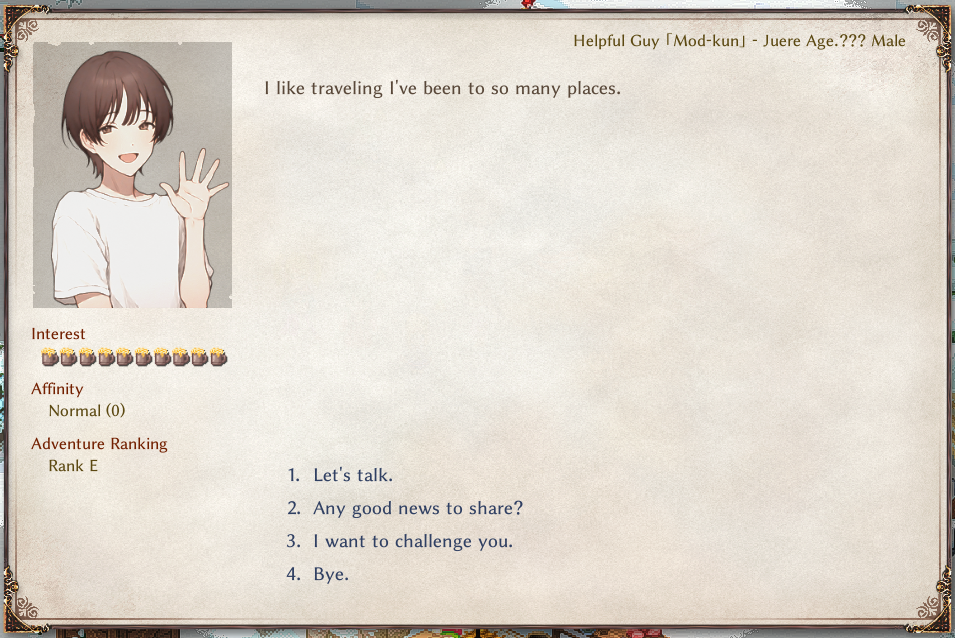Select "I want to challenge you."

412,542
